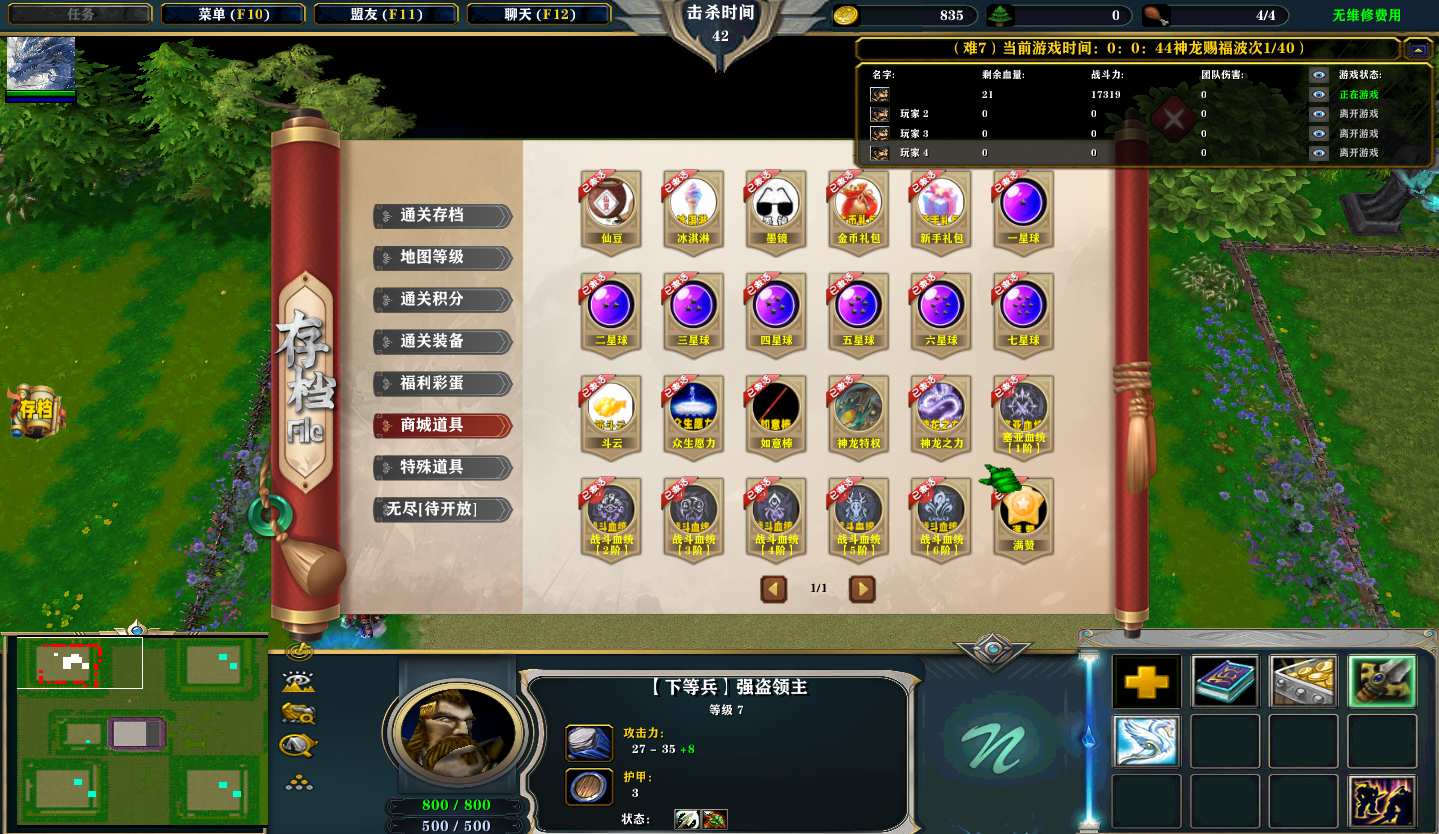This screenshot has height=834, width=1439.
Task: Go to the previous page arrow
Action: point(774,589)
